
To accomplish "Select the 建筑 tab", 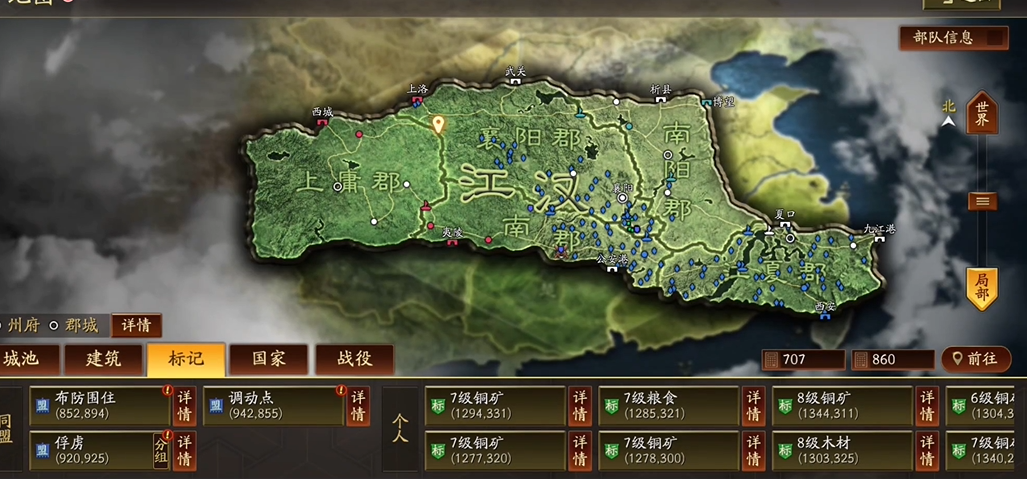I will coord(103,359).
